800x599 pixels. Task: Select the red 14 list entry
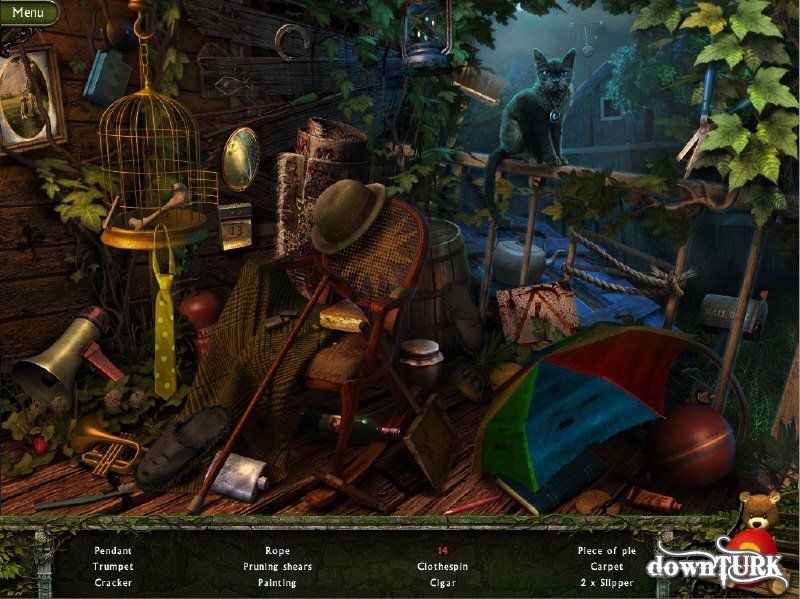[442, 550]
